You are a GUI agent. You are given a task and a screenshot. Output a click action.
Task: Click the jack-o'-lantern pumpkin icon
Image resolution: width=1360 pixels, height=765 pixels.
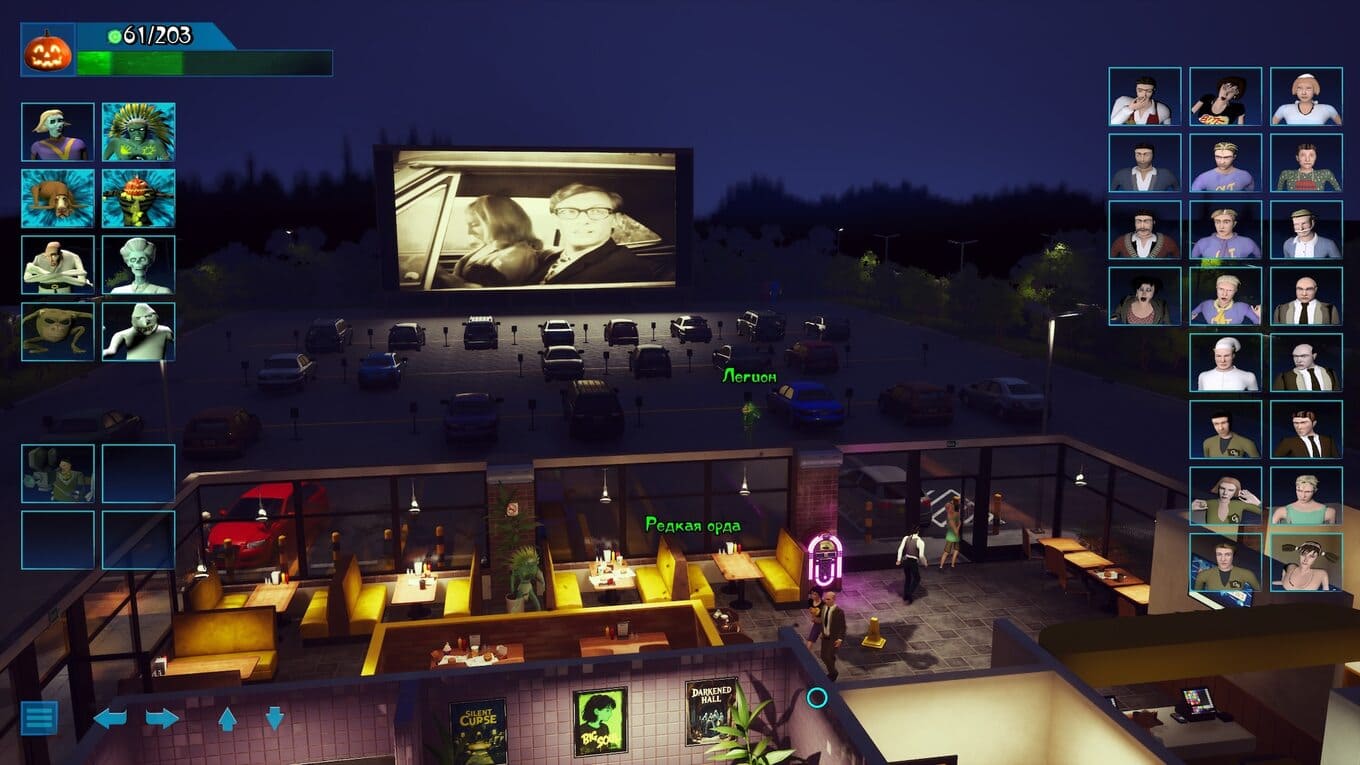[48, 50]
